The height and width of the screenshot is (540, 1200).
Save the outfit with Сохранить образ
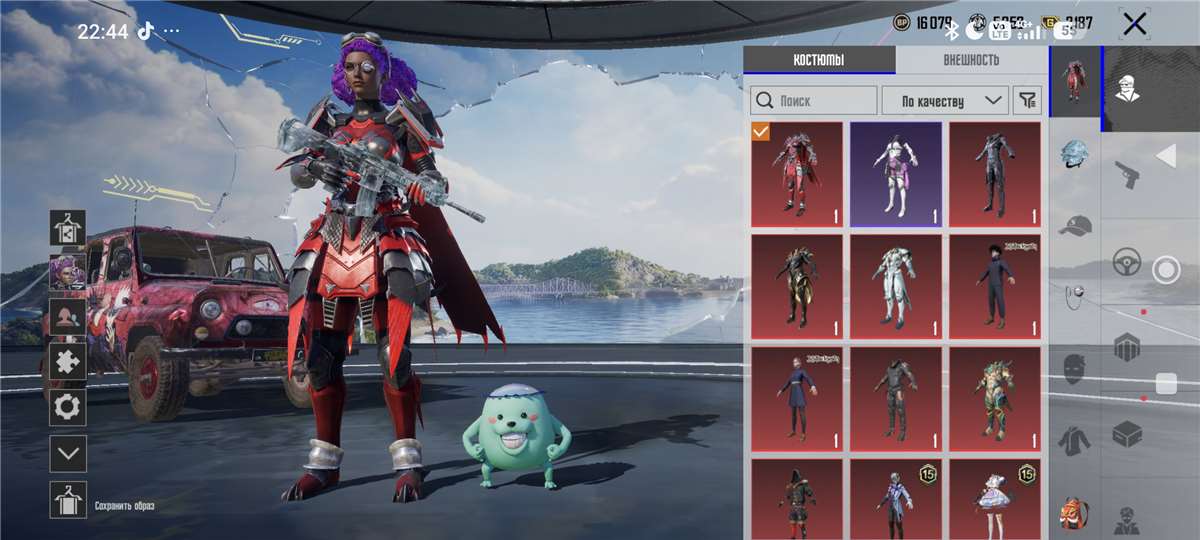pos(68,499)
